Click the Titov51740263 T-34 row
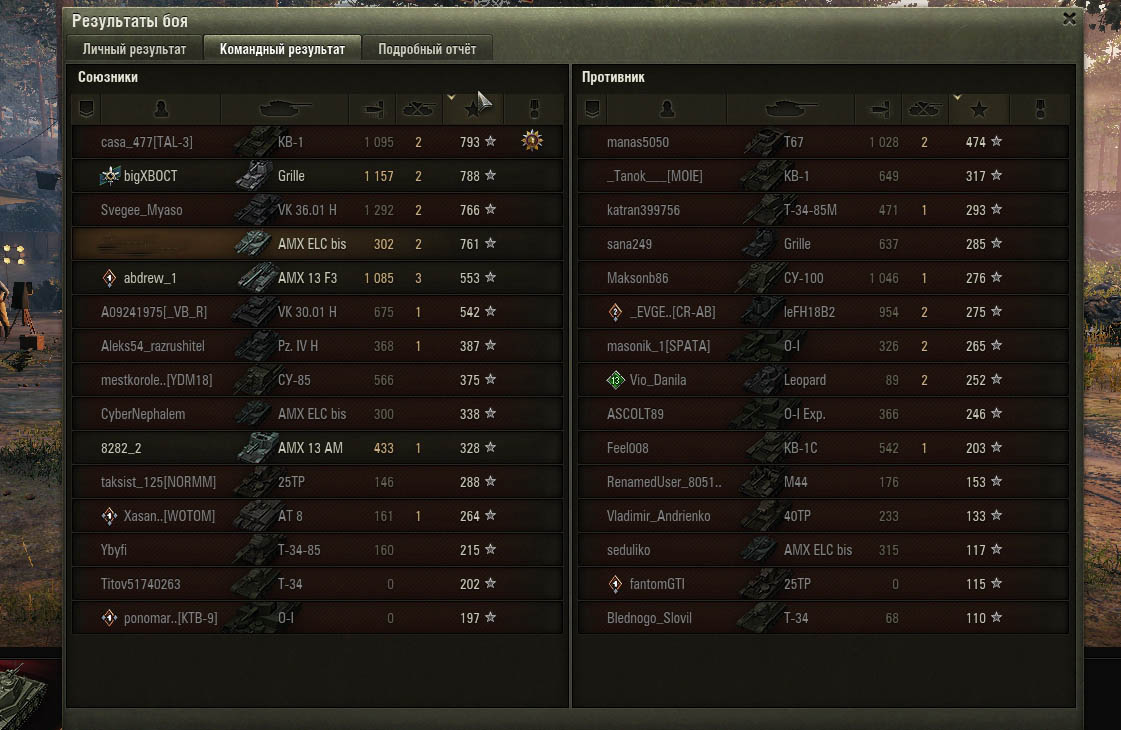 click(141, 584)
